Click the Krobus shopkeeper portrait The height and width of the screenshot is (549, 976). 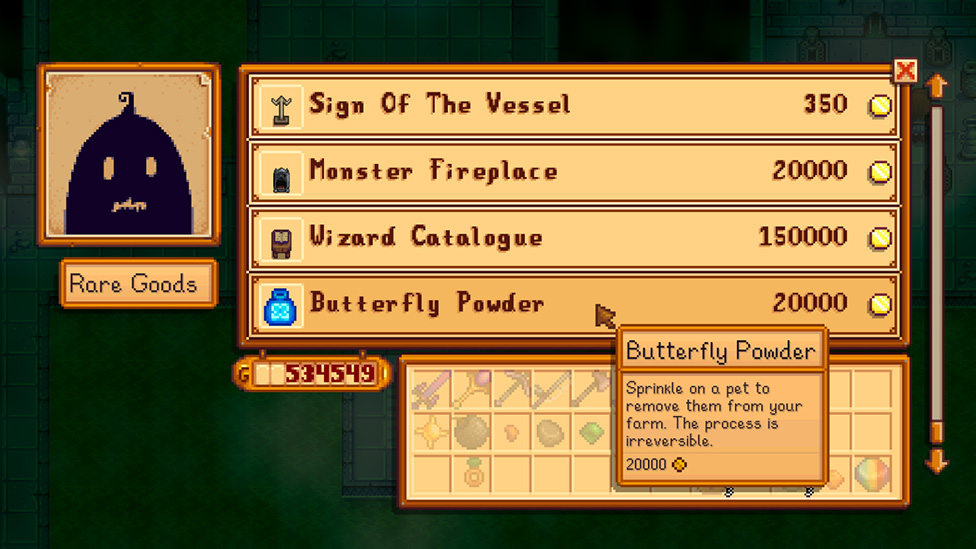[x=128, y=154]
